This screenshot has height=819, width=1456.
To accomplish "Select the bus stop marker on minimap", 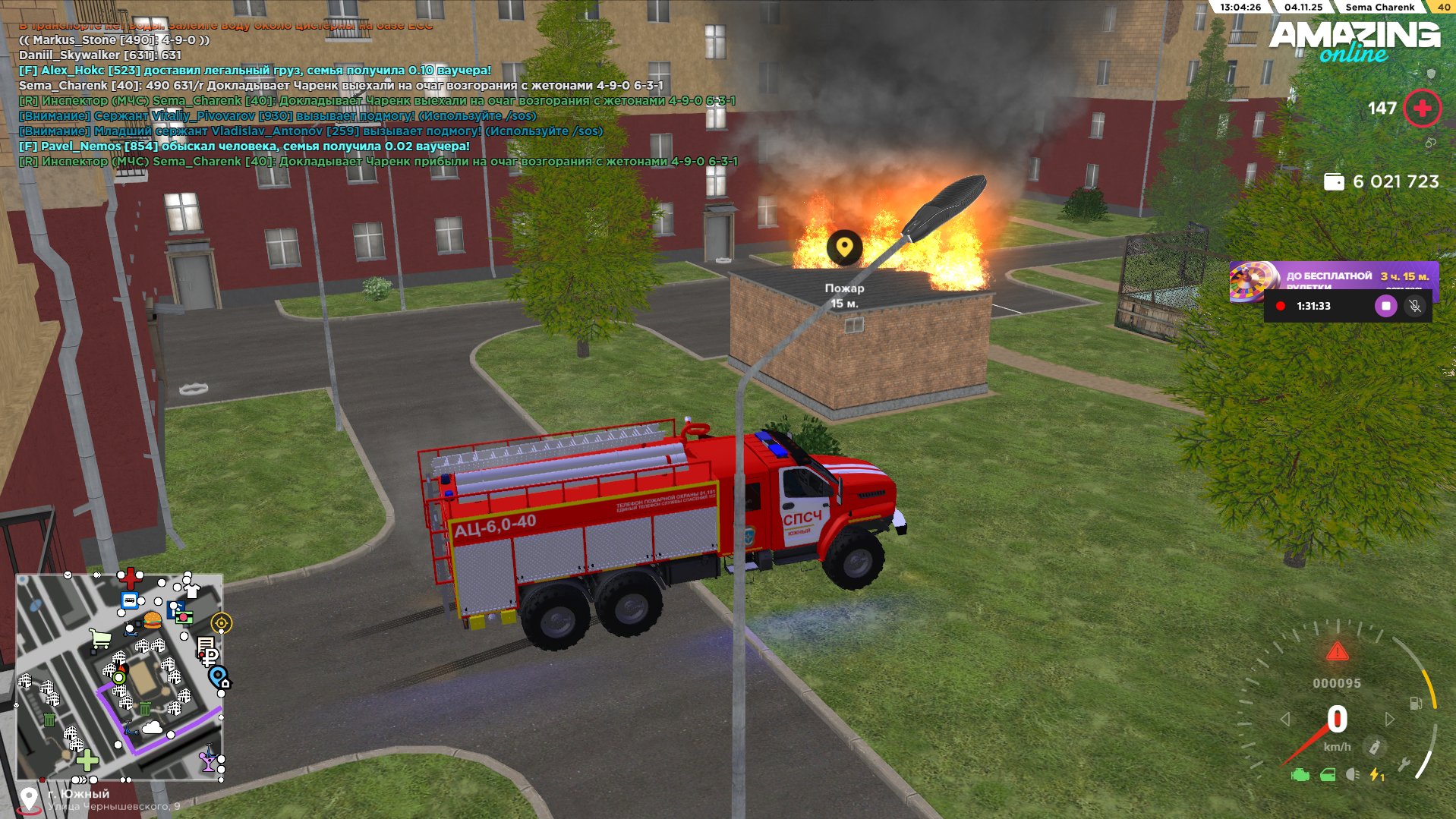I will click(130, 601).
